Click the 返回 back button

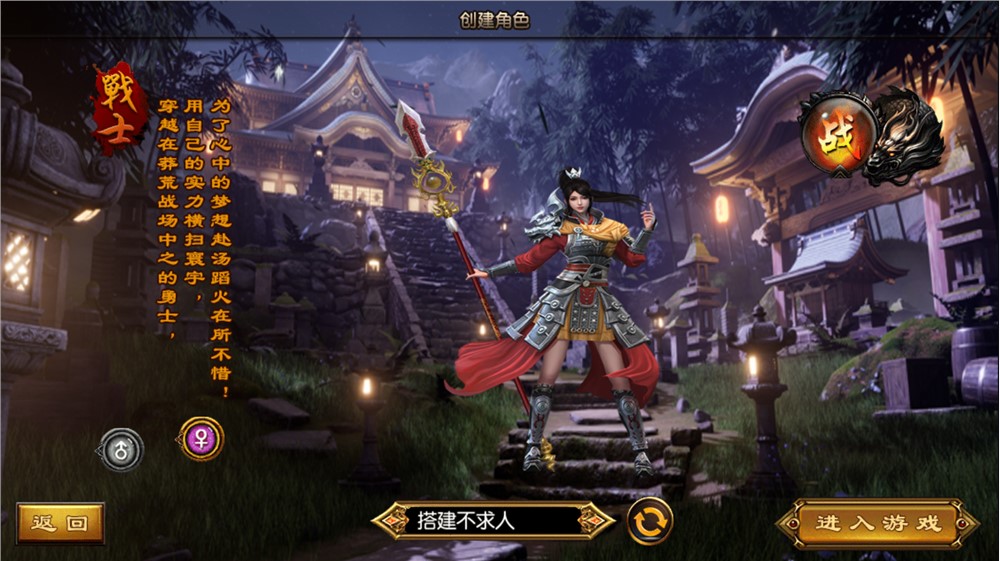(60, 523)
